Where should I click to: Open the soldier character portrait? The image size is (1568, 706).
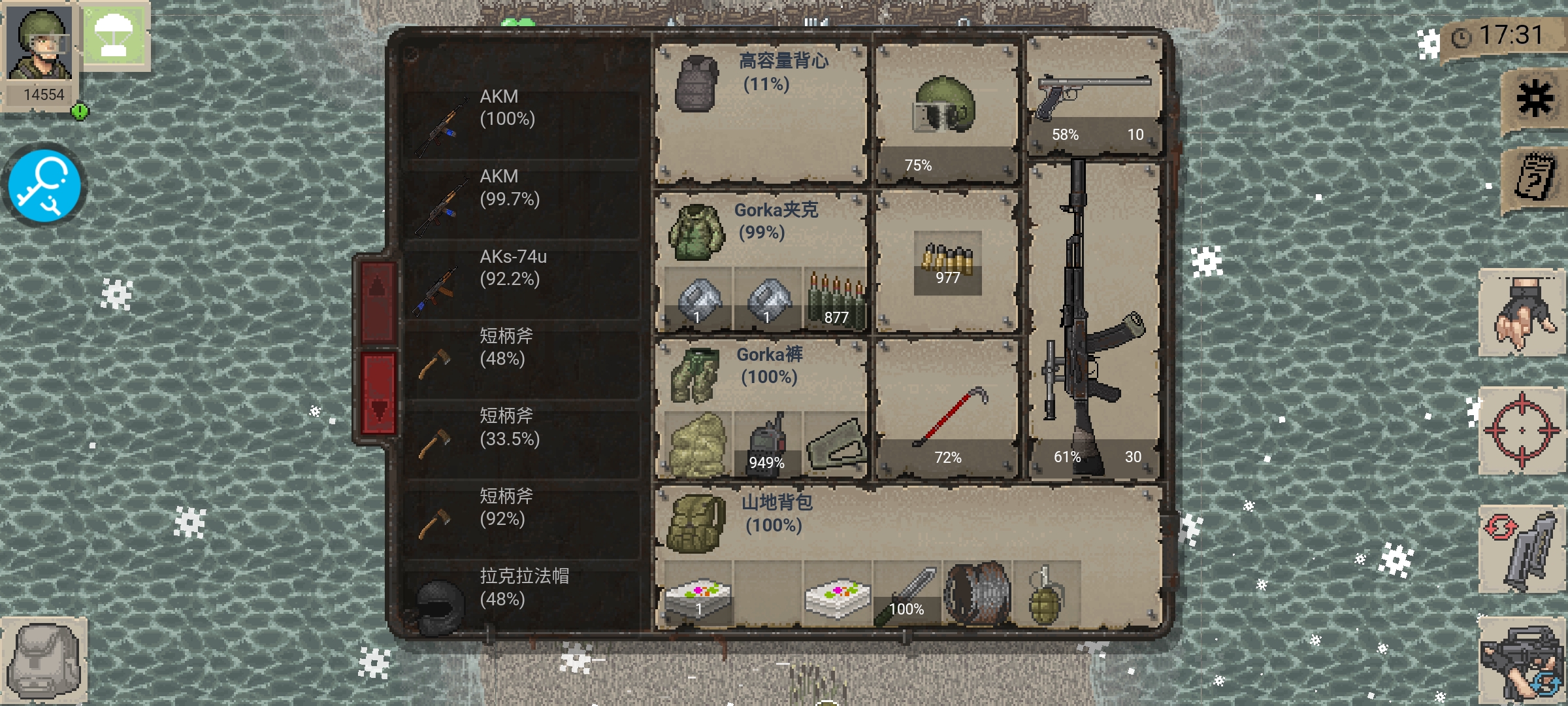click(x=41, y=46)
